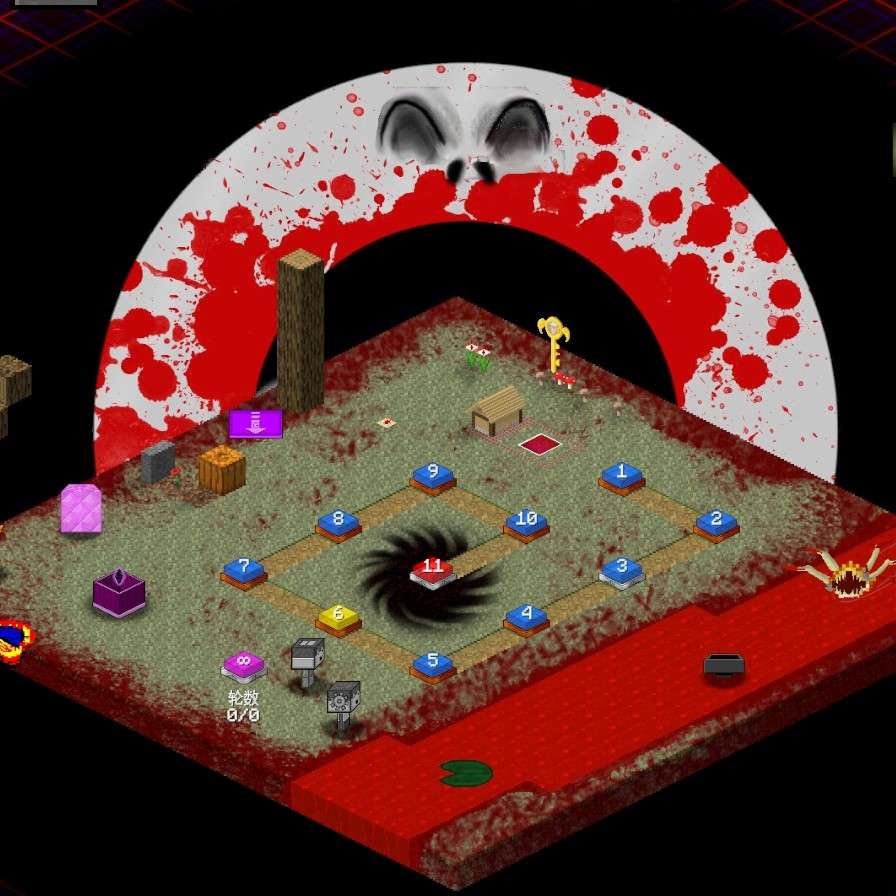Choose the level 8 tile

[338, 522]
